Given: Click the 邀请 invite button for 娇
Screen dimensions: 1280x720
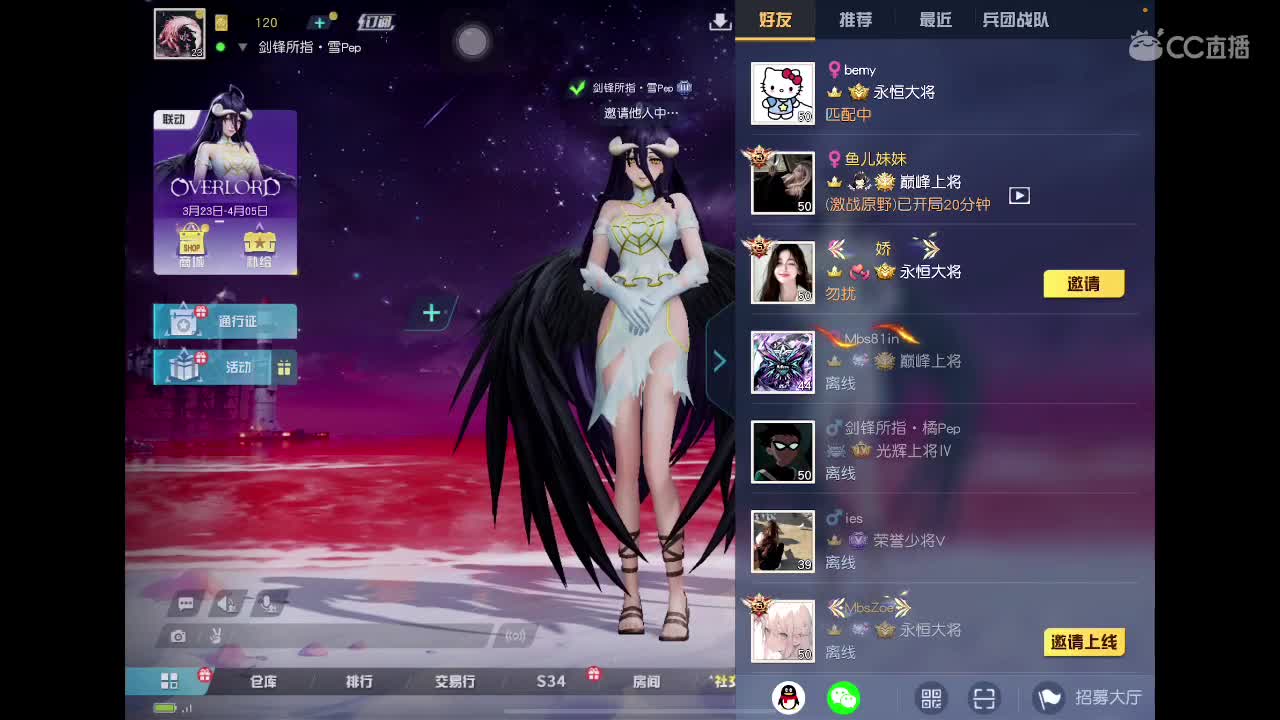Looking at the screenshot, I should [1084, 284].
